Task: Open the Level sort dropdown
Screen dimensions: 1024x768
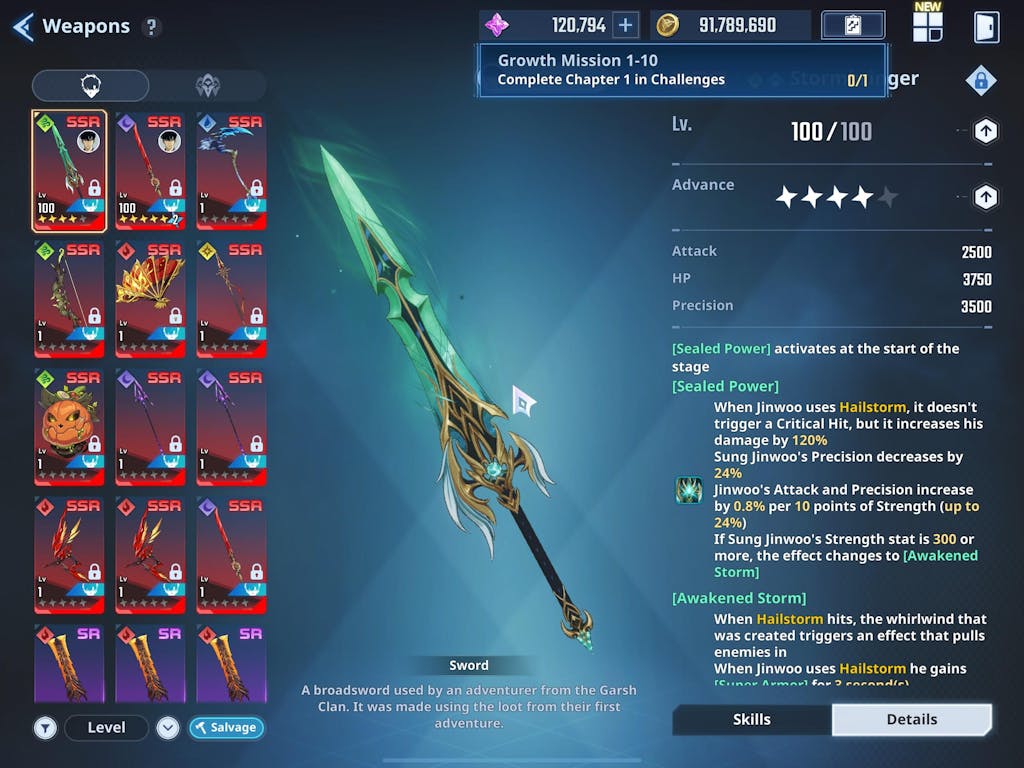Action: pyautogui.click(x=168, y=727)
